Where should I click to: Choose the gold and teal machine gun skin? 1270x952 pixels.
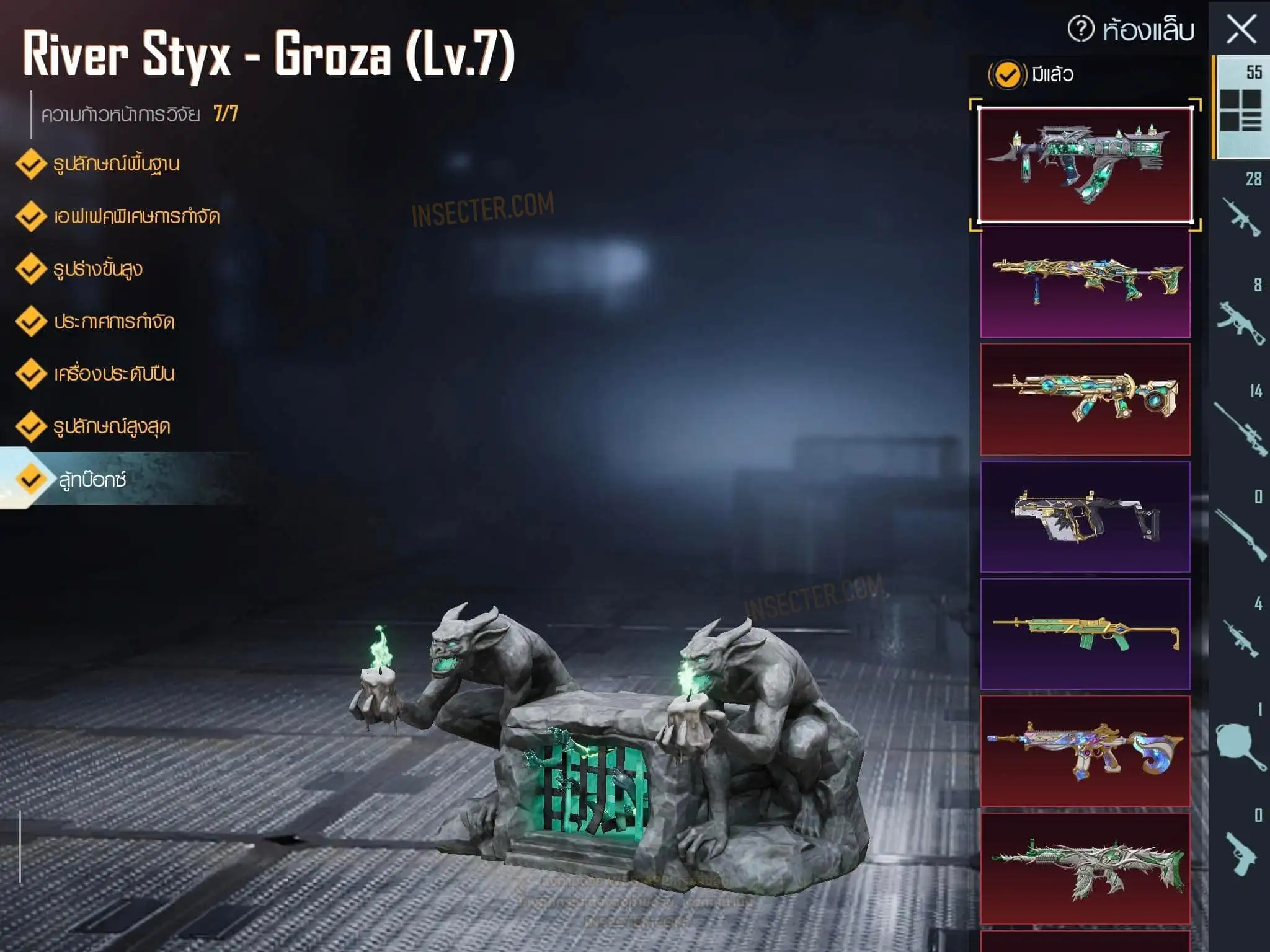[x=1085, y=282]
